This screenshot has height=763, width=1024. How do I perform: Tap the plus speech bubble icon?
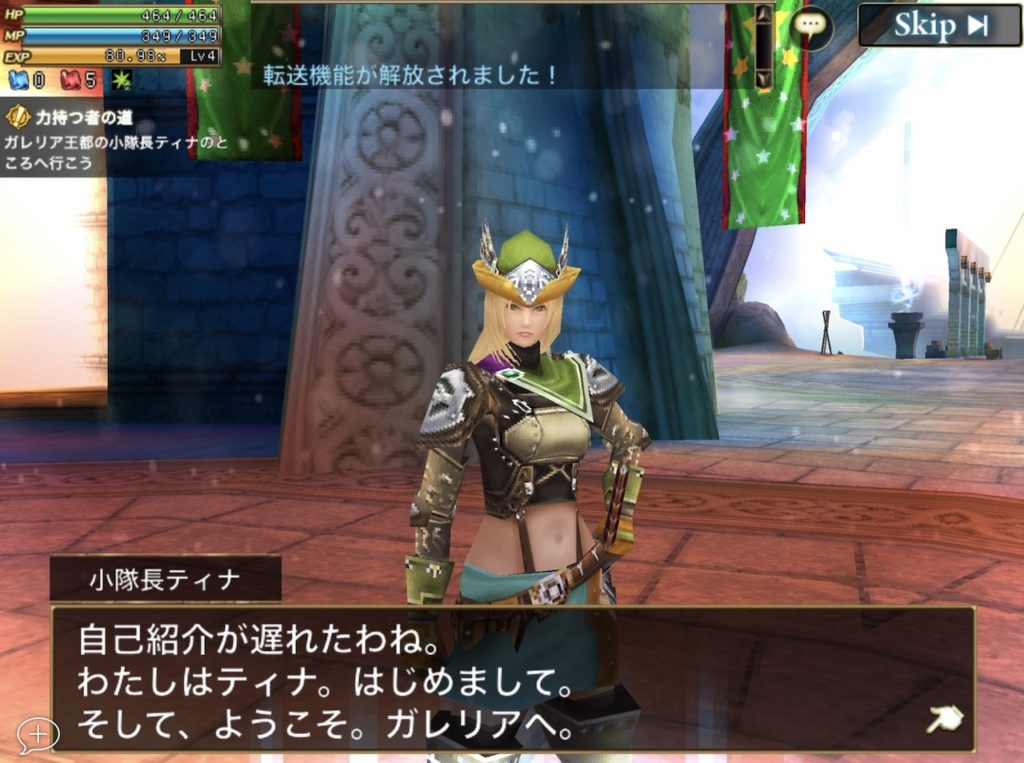38,735
